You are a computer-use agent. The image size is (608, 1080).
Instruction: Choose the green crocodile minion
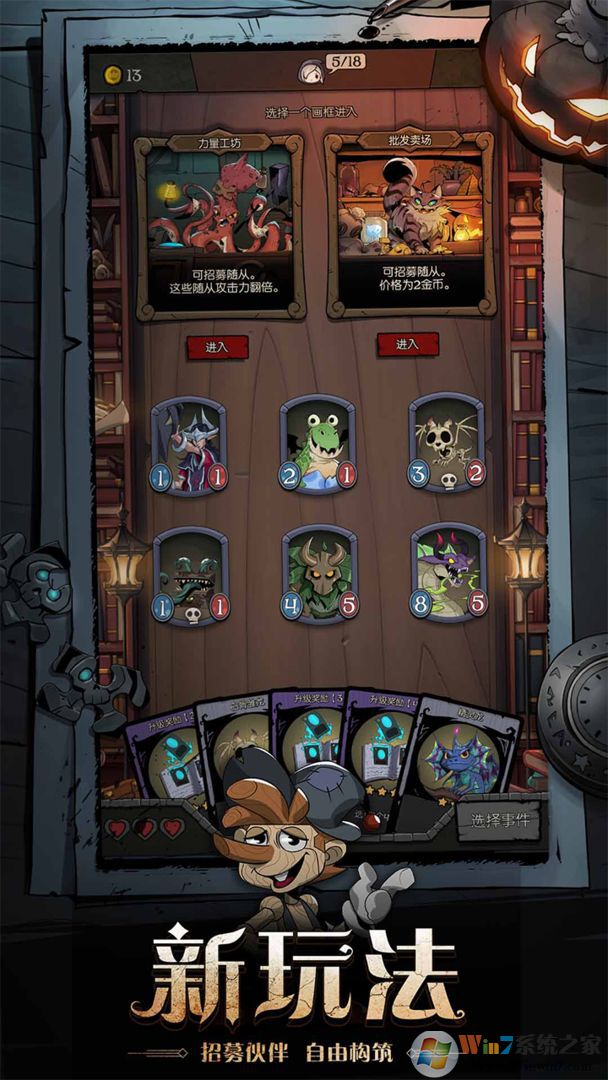[318, 442]
